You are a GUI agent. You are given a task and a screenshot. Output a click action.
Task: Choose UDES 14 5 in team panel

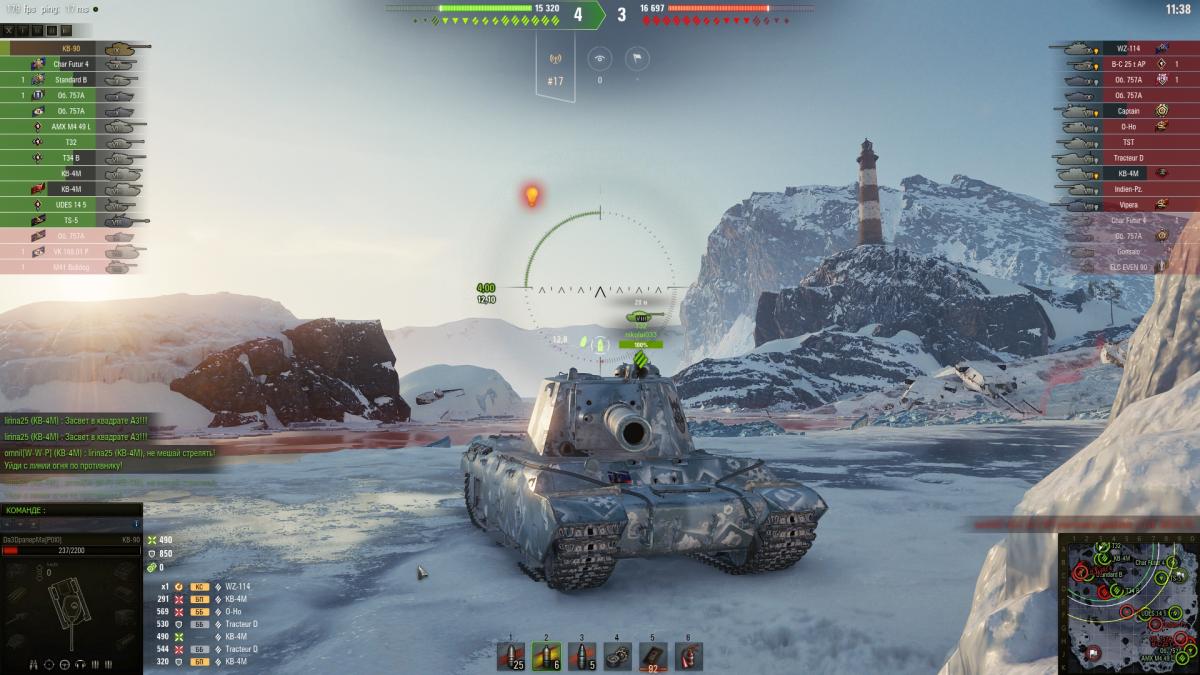pos(70,204)
